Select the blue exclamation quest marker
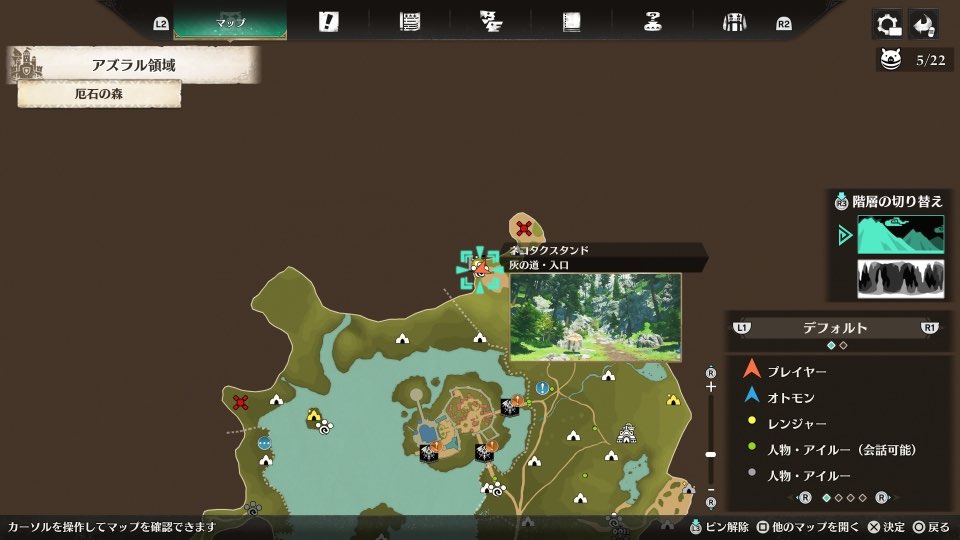Image resolution: width=960 pixels, height=540 pixels. pyautogui.click(x=542, y=388)
